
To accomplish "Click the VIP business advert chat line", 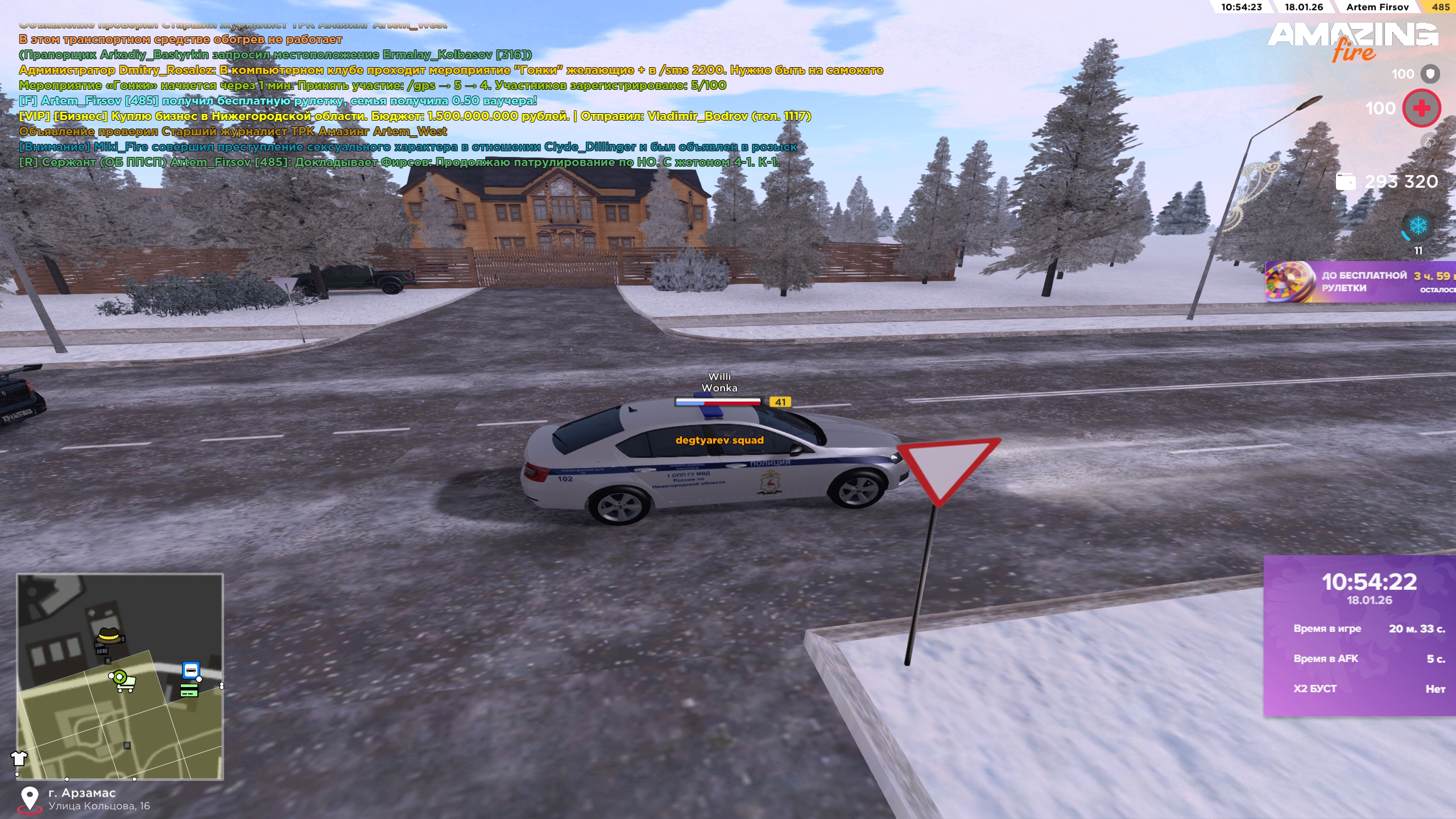I will (x=415, y=116).
